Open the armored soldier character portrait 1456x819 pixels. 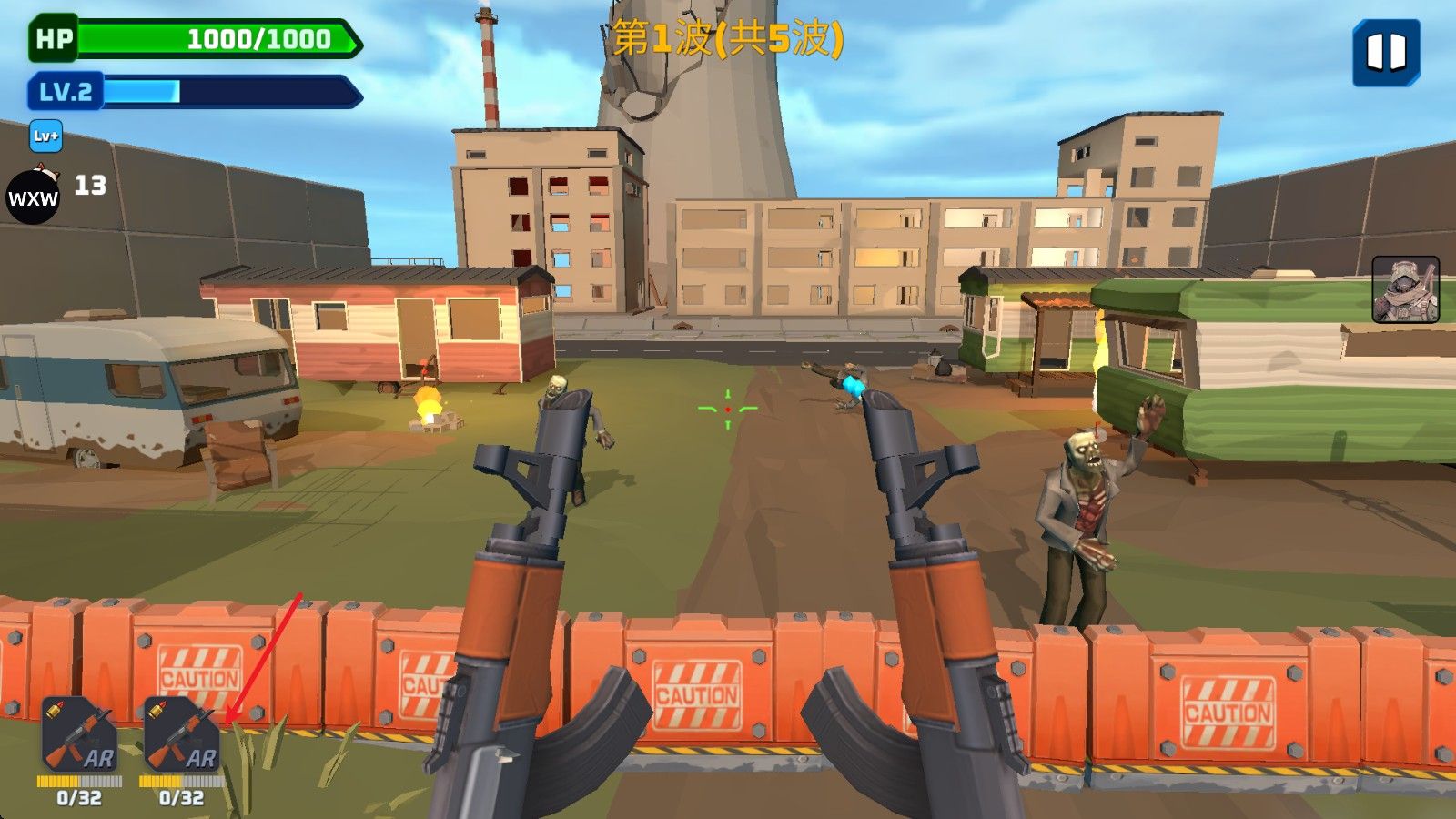1405,289
